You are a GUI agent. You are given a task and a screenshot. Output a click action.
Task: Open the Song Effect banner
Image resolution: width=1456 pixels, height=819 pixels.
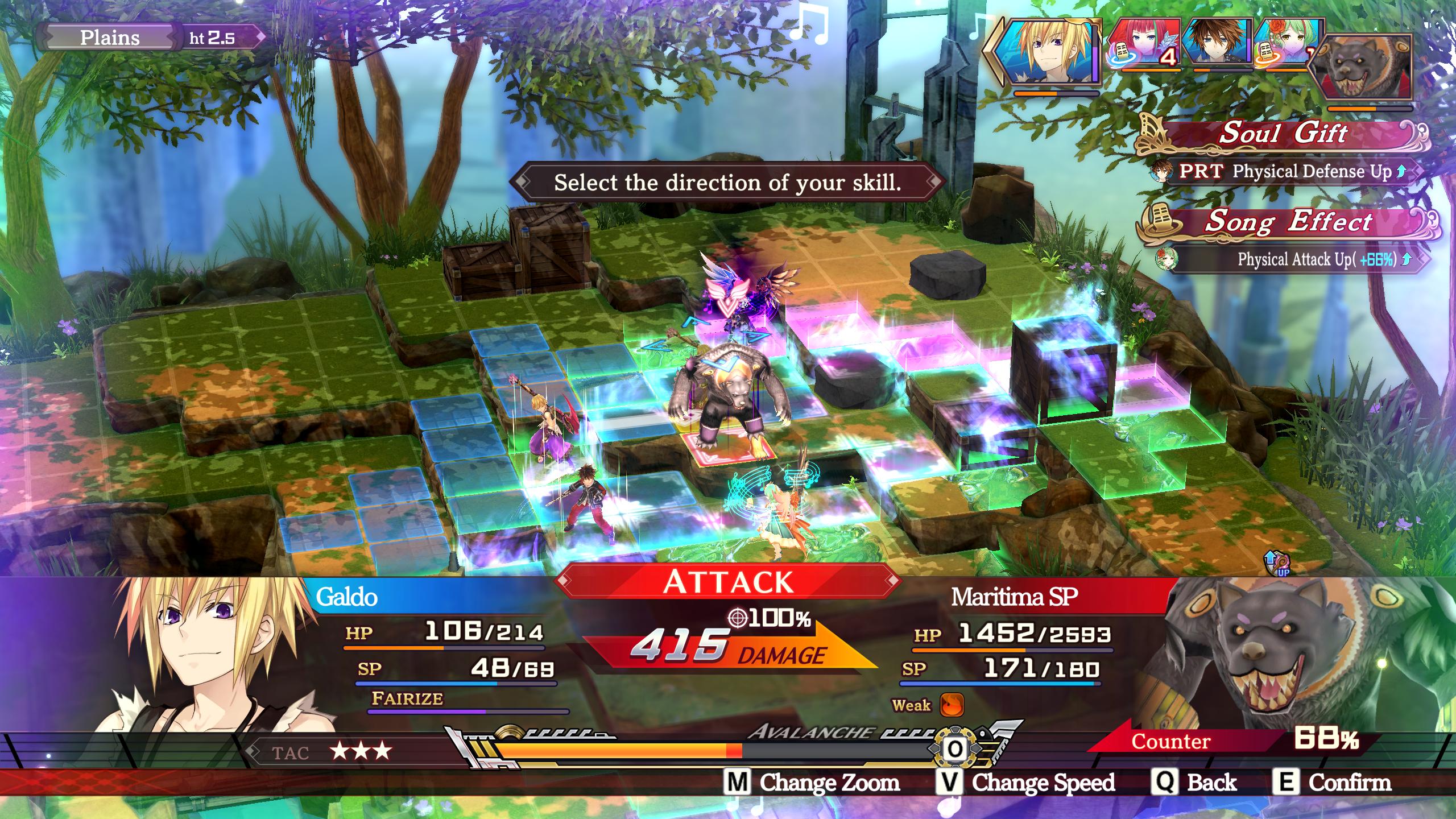1288,222
